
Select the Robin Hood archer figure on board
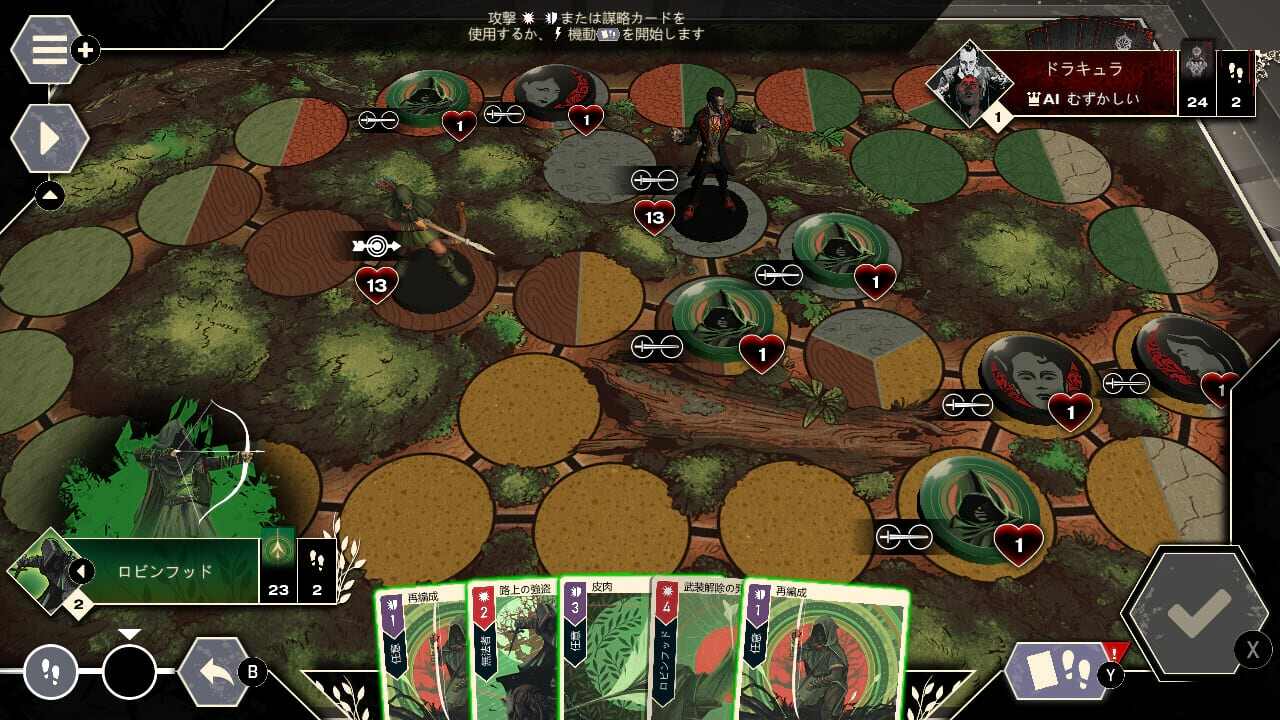[x=425, y=240]
